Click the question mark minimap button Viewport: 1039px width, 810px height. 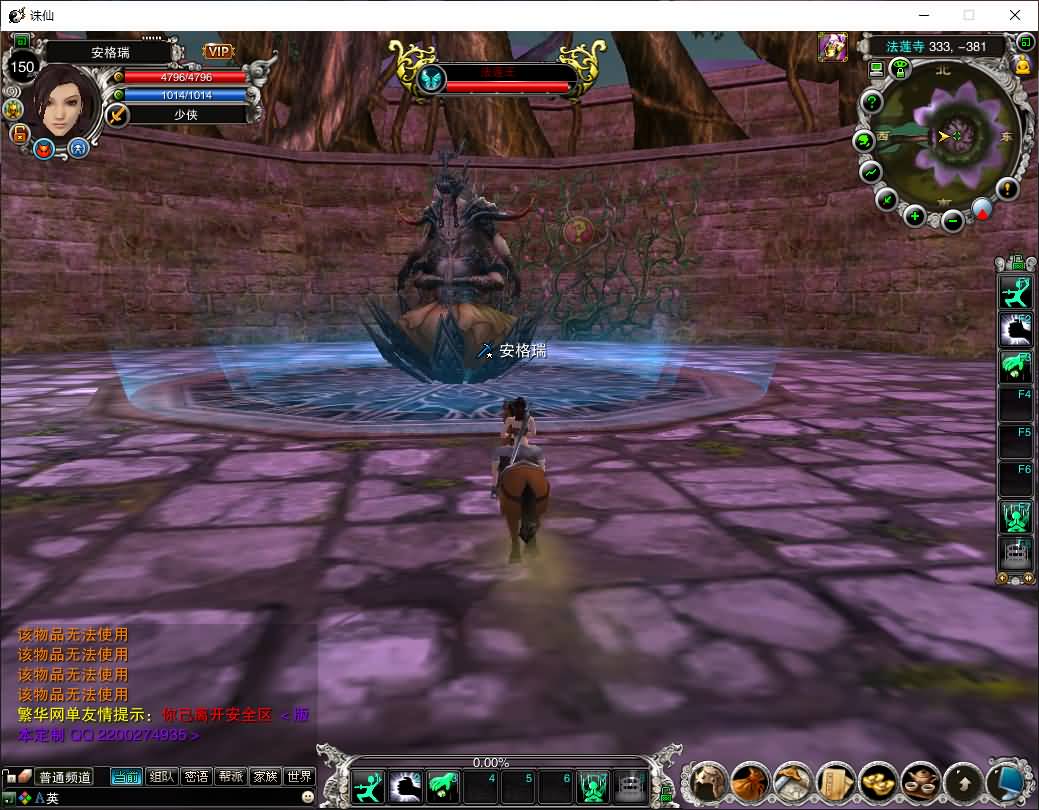(x=872, y=102)
